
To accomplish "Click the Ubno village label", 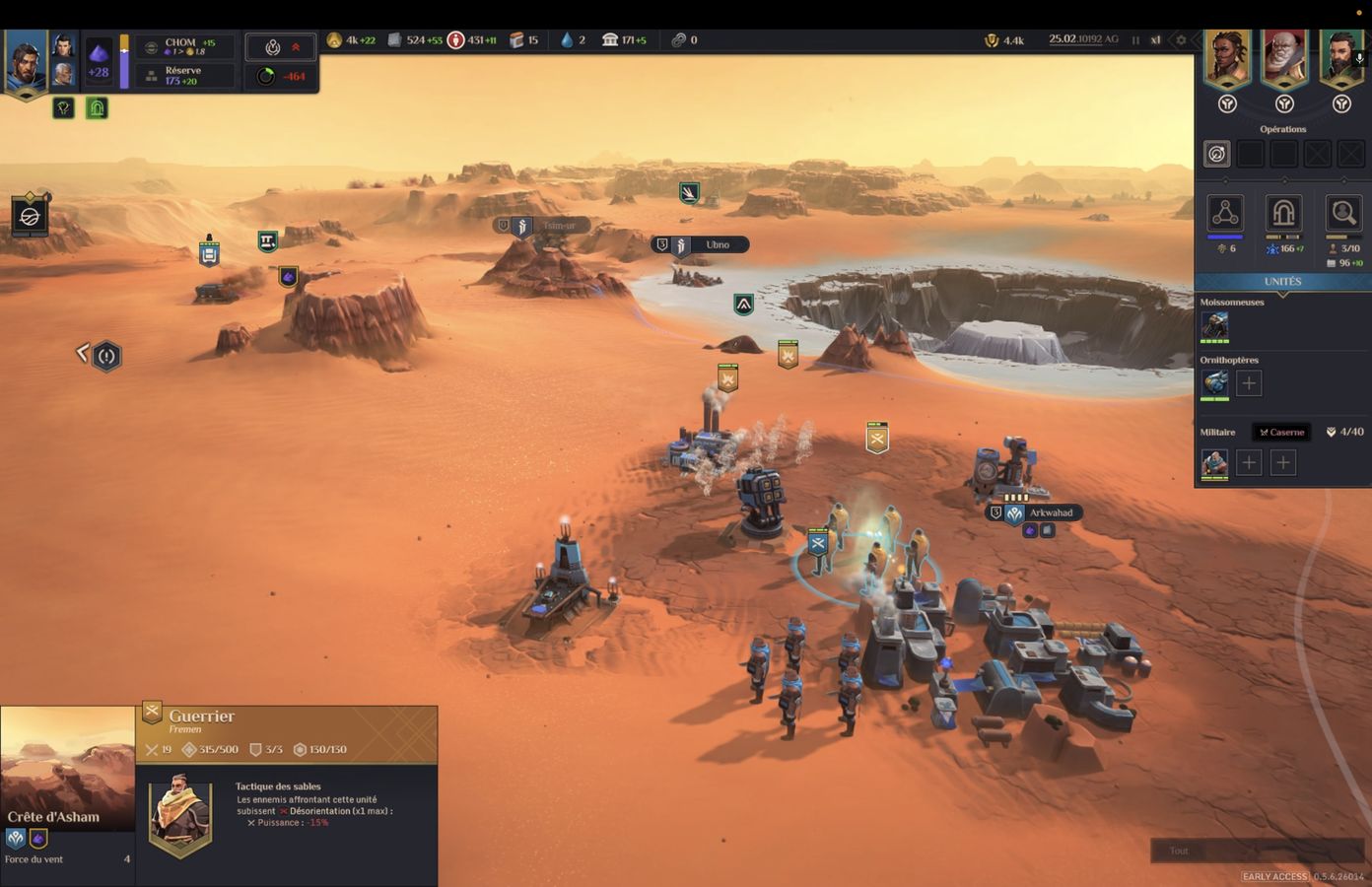I will coord(717,244).
